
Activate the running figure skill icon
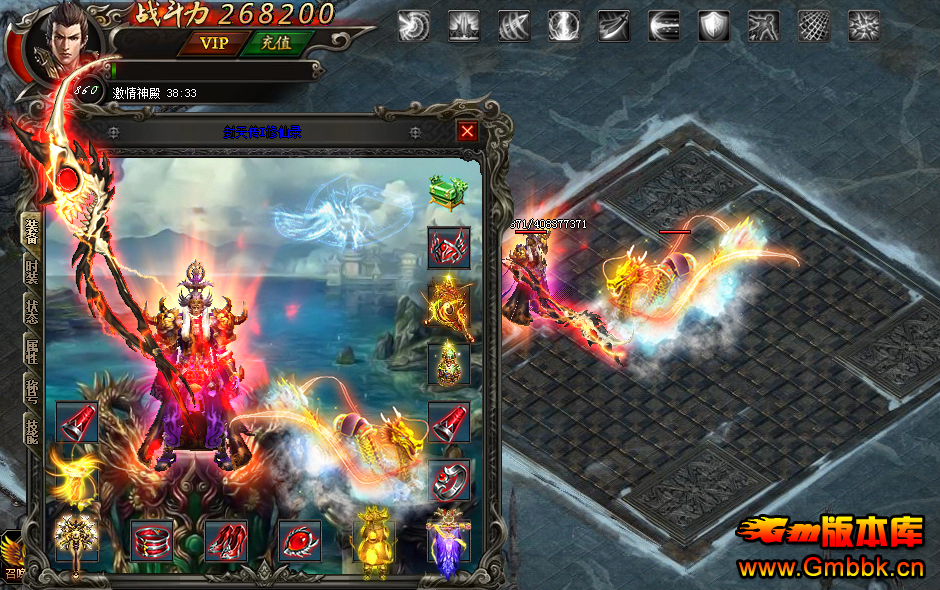pos(763,26)
